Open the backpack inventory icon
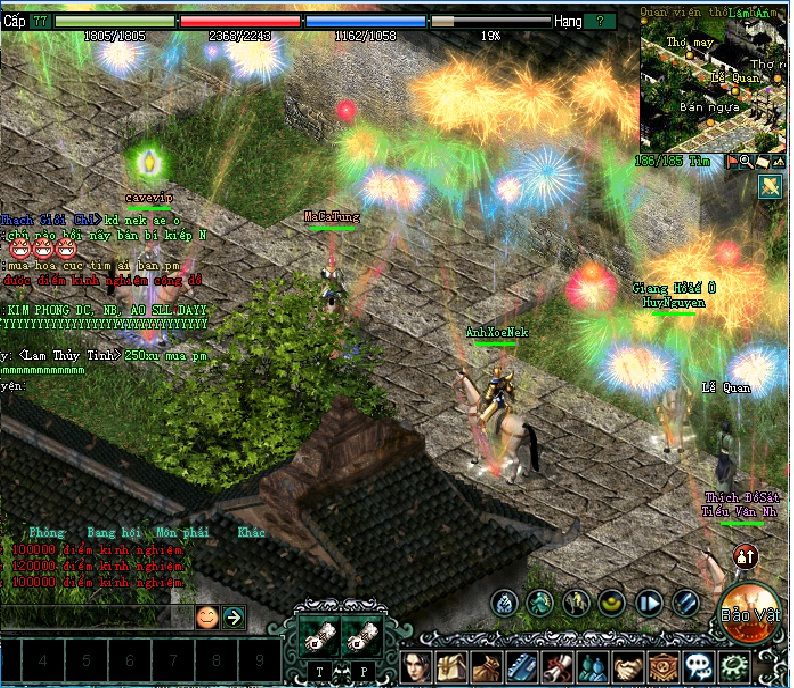Screen dimensions: 794x688 [x=450, y=665]
